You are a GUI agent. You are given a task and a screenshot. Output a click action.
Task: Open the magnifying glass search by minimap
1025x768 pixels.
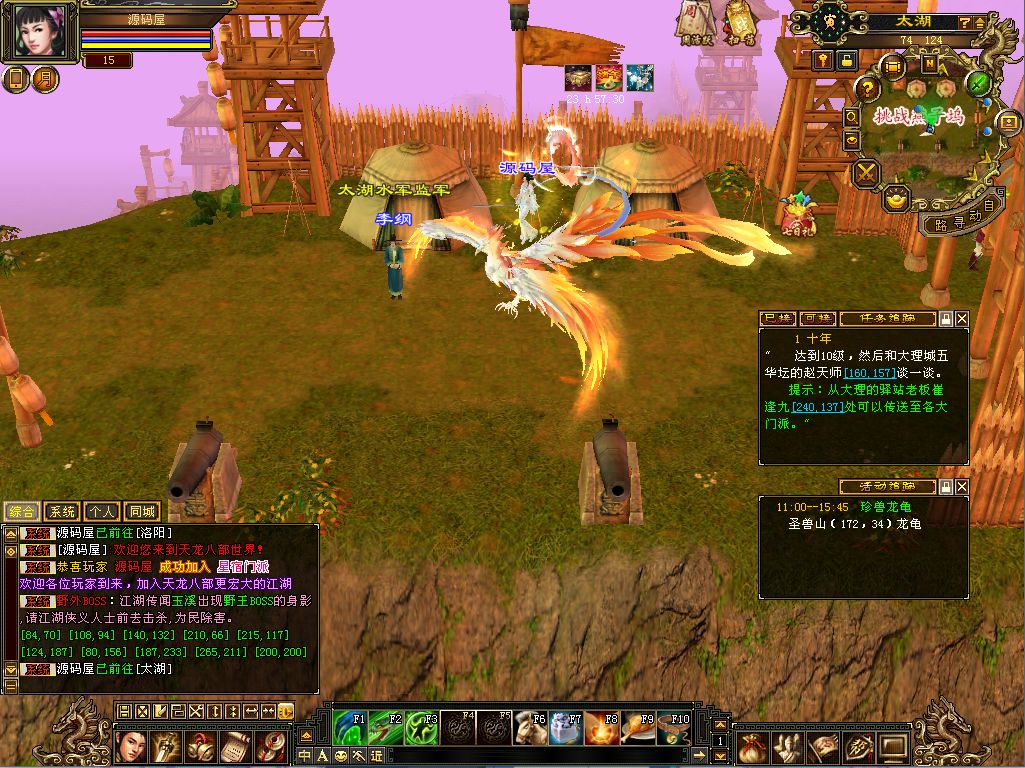(x=852, y=117)
